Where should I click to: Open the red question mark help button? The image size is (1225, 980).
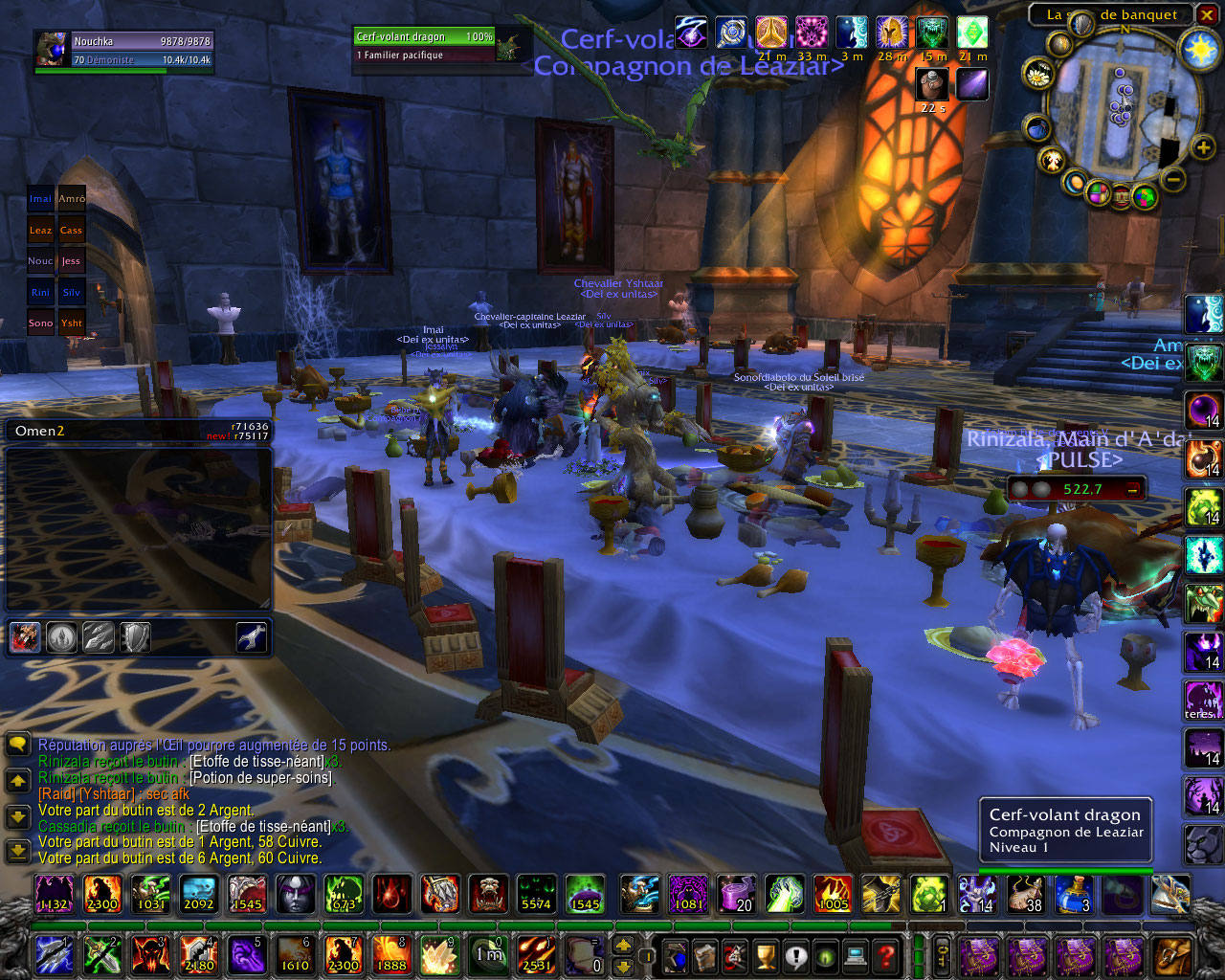[x=886, y=955]
